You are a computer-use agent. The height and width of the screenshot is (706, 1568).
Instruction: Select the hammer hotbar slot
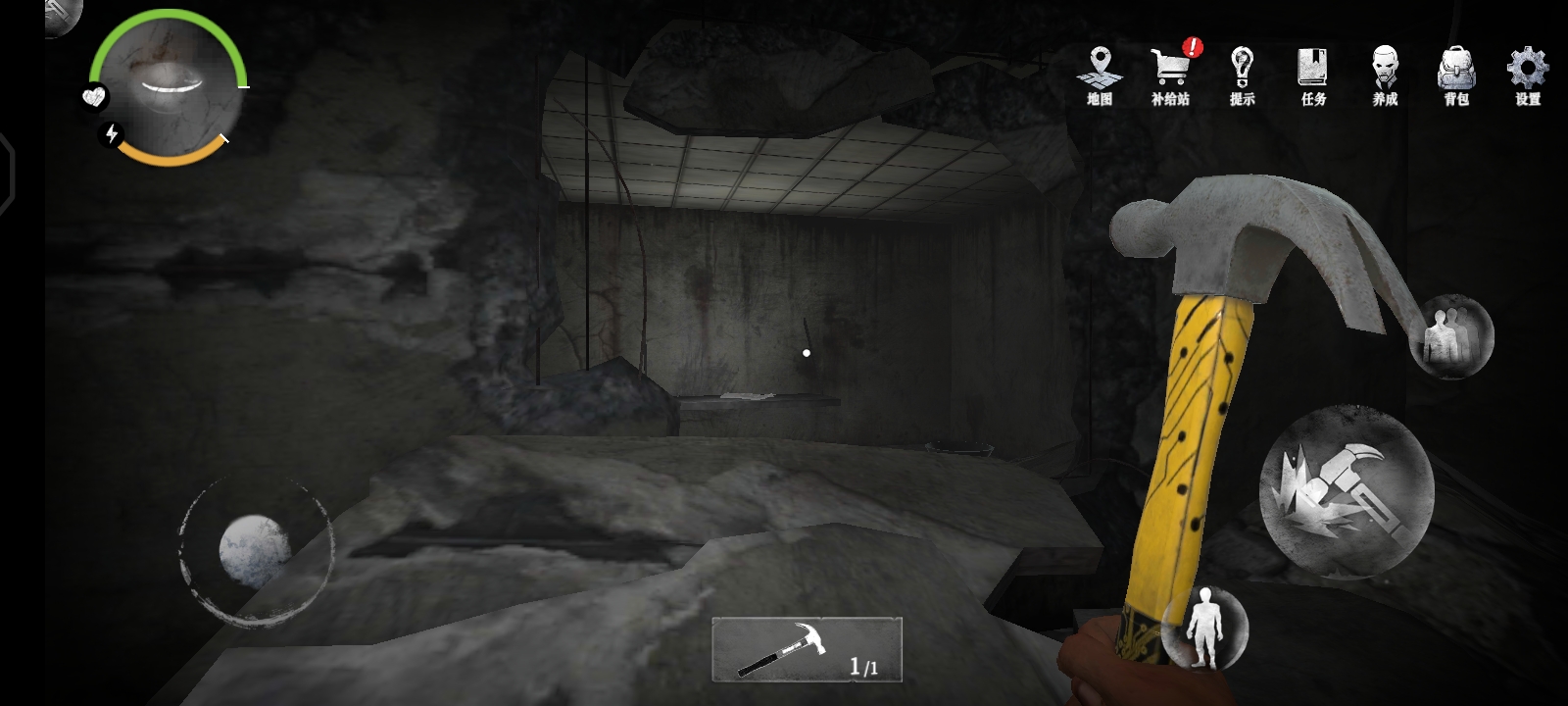click(x=807, y=648)
